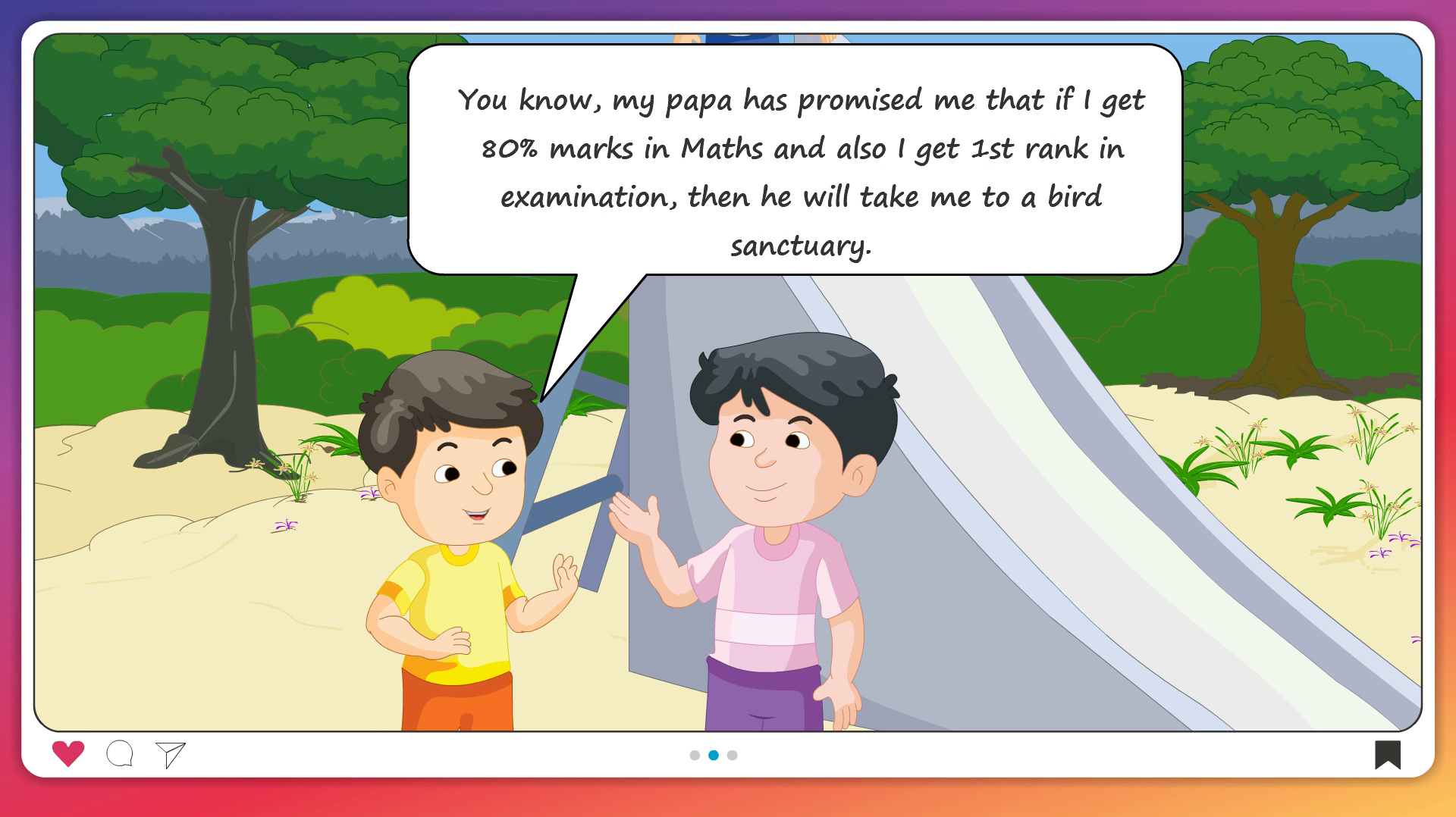The image size is (1456, 817).
Task: Select the highlighted middle slide dot
Action: 714,755
